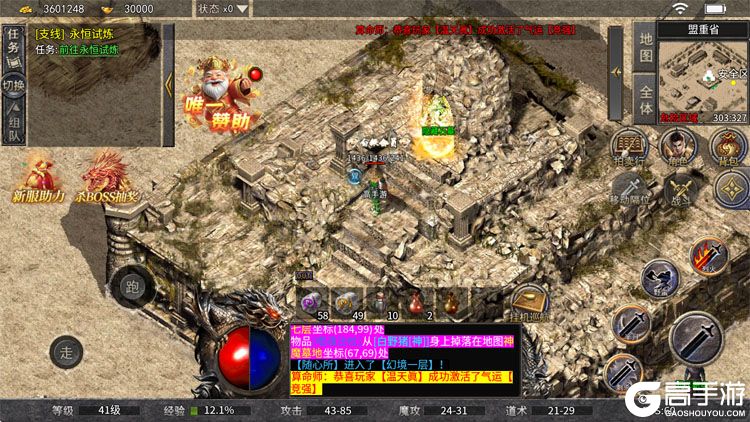
Task: Click the round 切换 switch button
Action: pyautogui.click(x=14, y=84)
